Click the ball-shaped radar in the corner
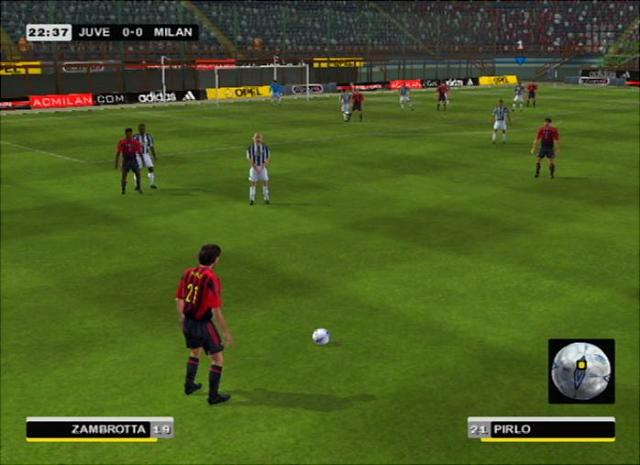 point(581,370)
